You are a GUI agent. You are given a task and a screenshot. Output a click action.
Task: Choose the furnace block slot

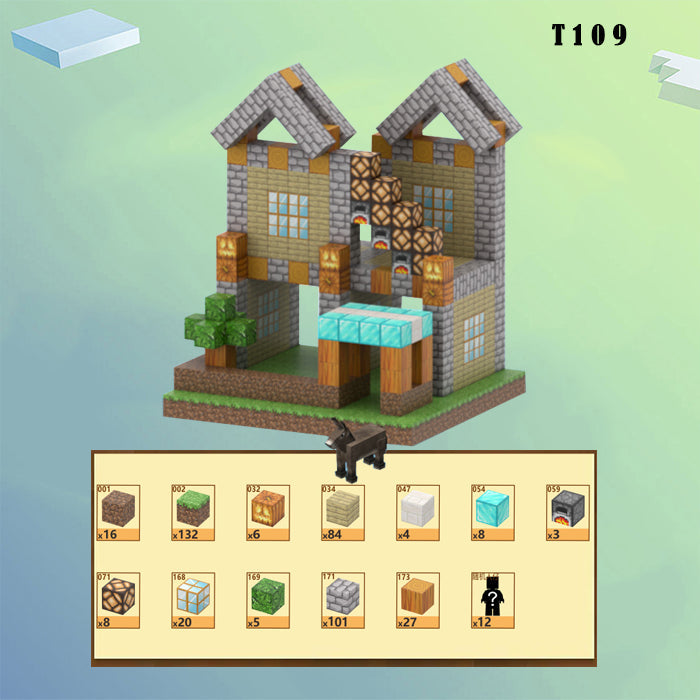[x=567, y=510]
